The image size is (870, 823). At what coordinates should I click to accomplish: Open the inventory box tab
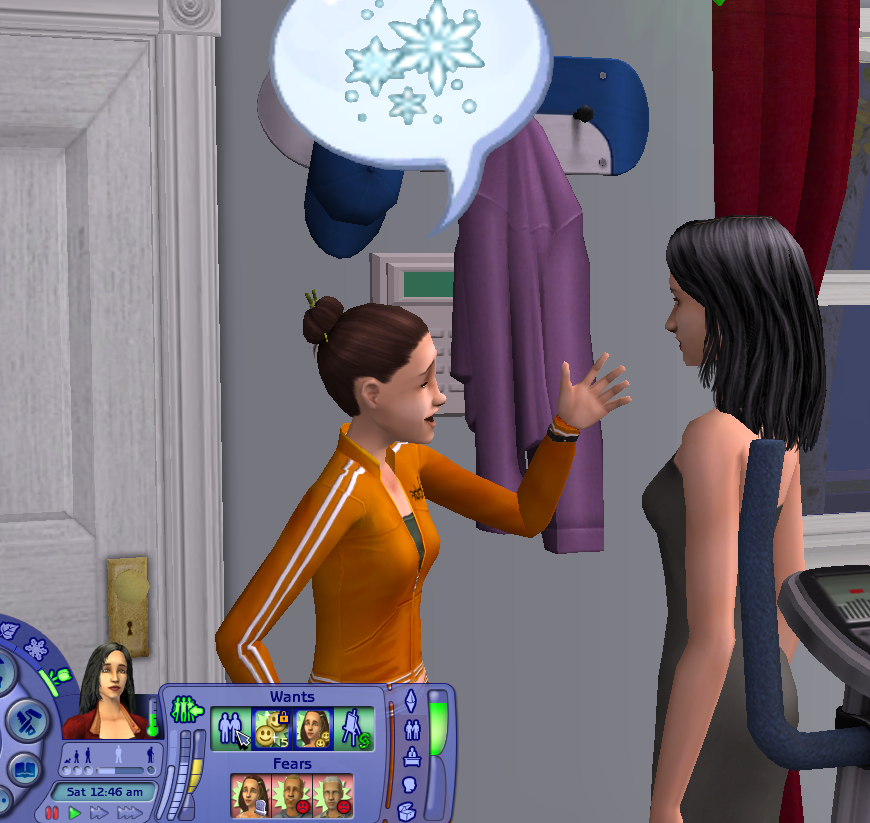406,811
